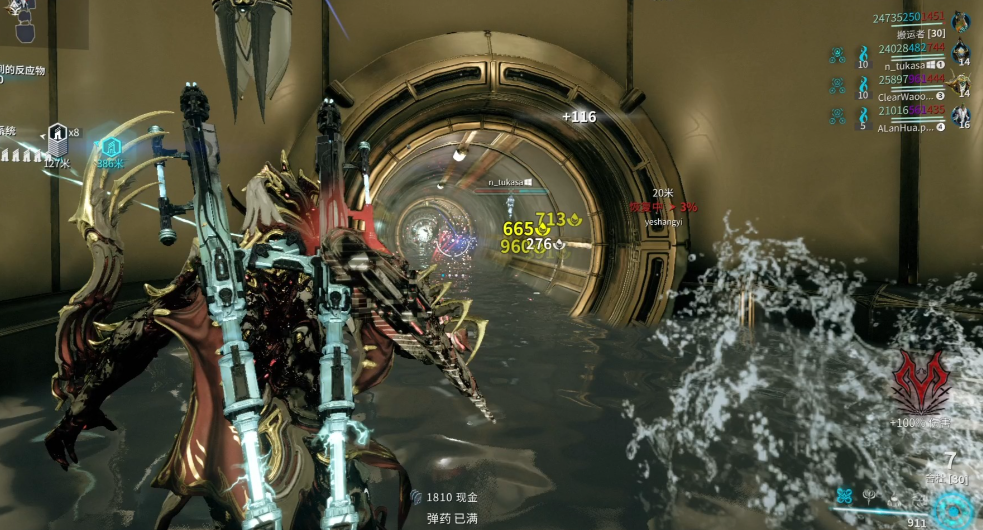Select ALanHua's squad portrait
The height and width of the screenshot is (530, 983).
[x=961, y=115]
